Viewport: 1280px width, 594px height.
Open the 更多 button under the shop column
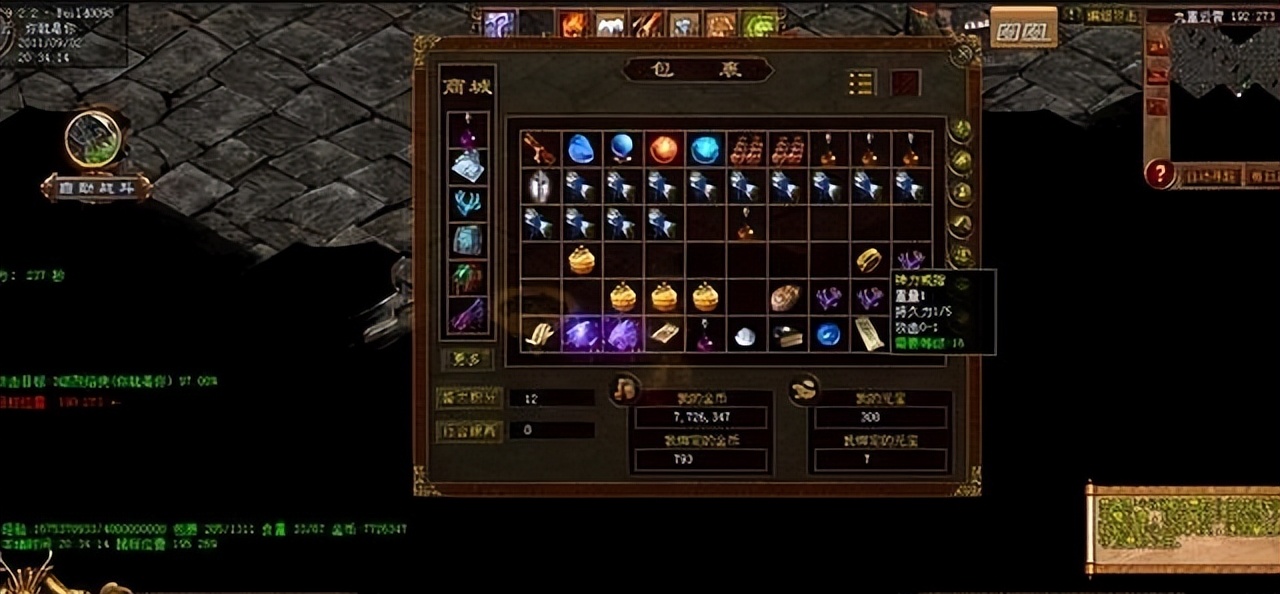click(466, 357)
